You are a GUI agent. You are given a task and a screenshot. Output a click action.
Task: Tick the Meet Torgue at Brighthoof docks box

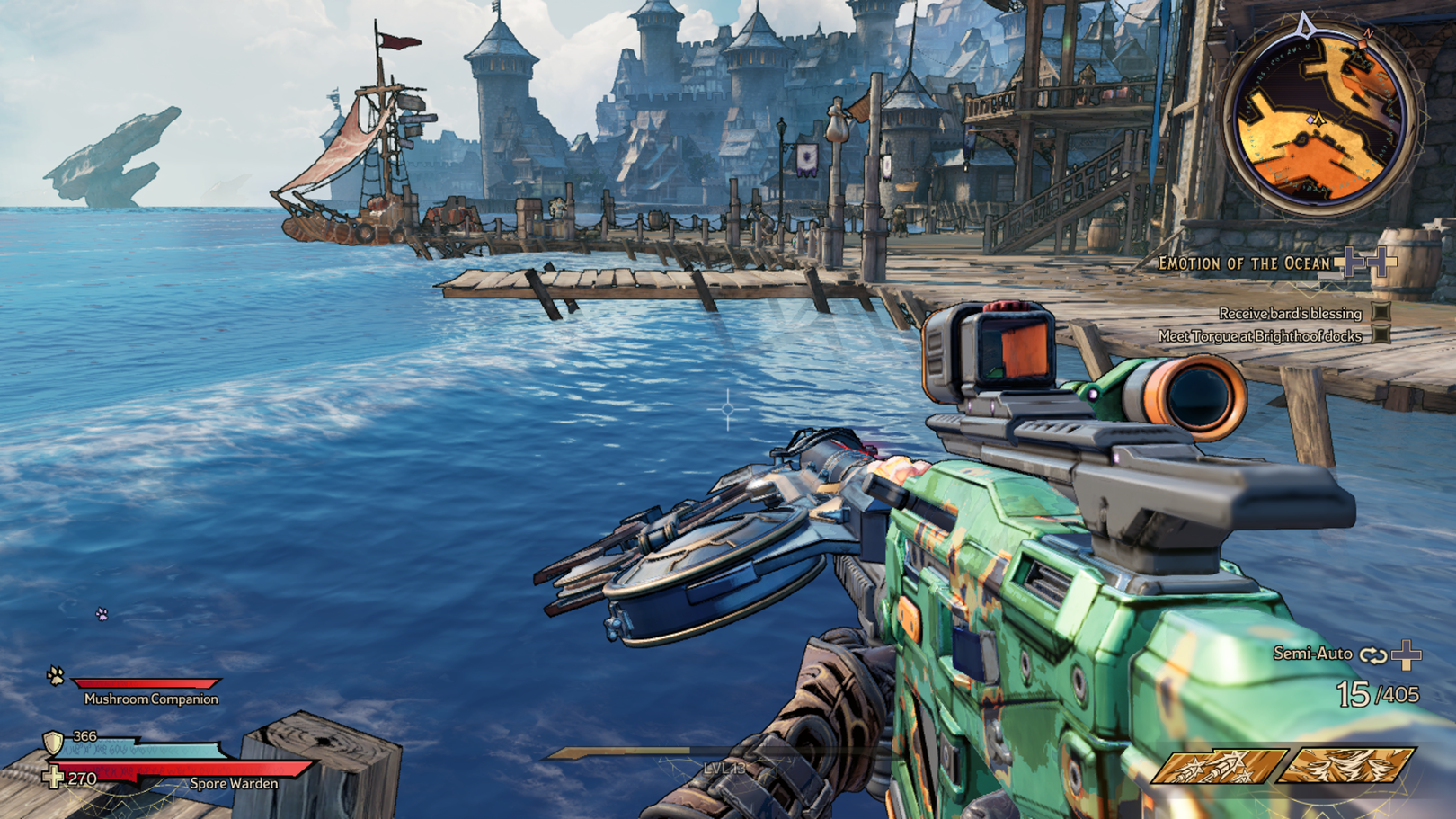point(1381,335)
